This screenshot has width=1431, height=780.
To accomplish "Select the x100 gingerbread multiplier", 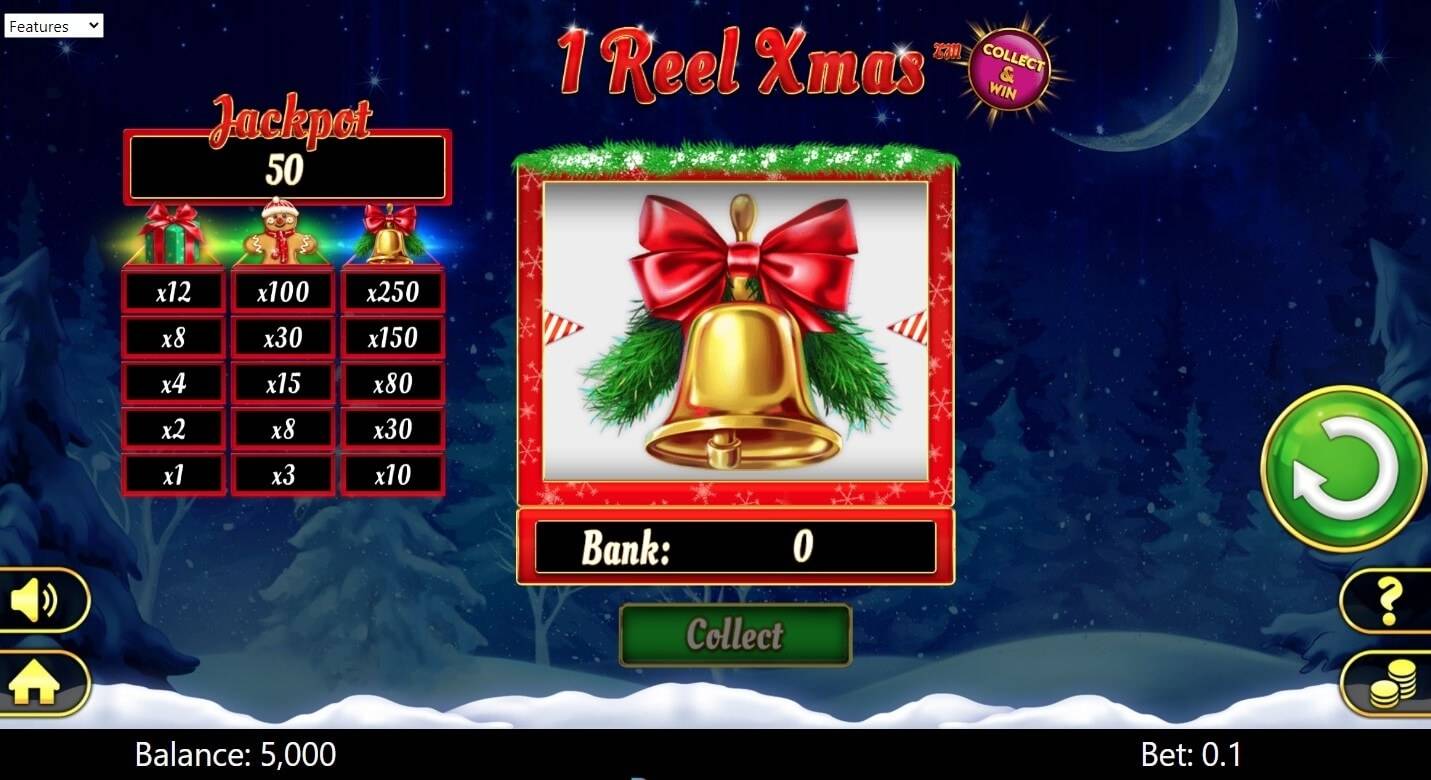I will point(283,290).
